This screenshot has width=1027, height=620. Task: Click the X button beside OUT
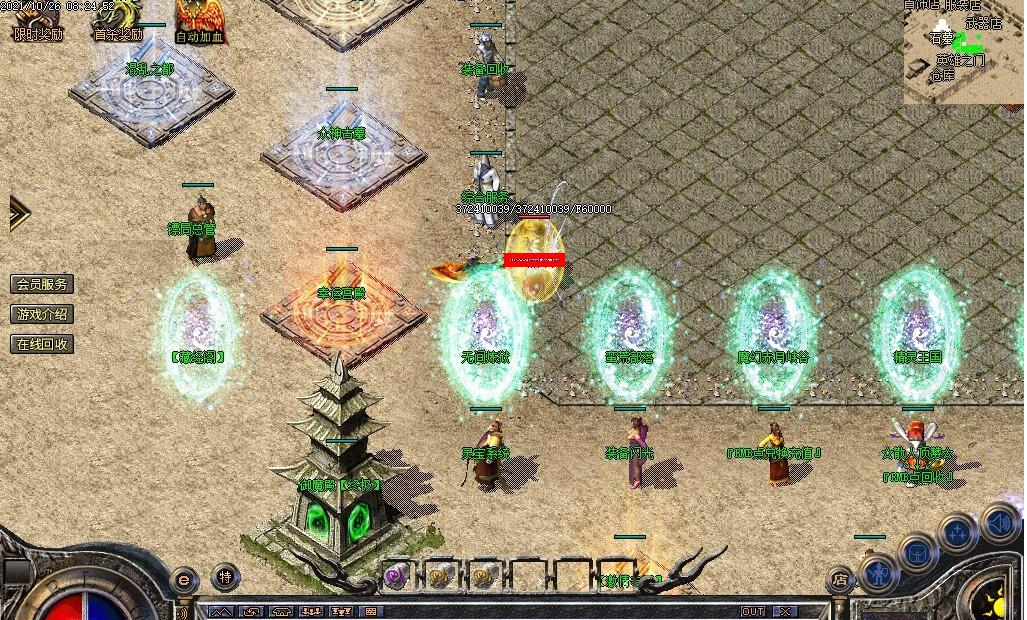tap(786, 611)
